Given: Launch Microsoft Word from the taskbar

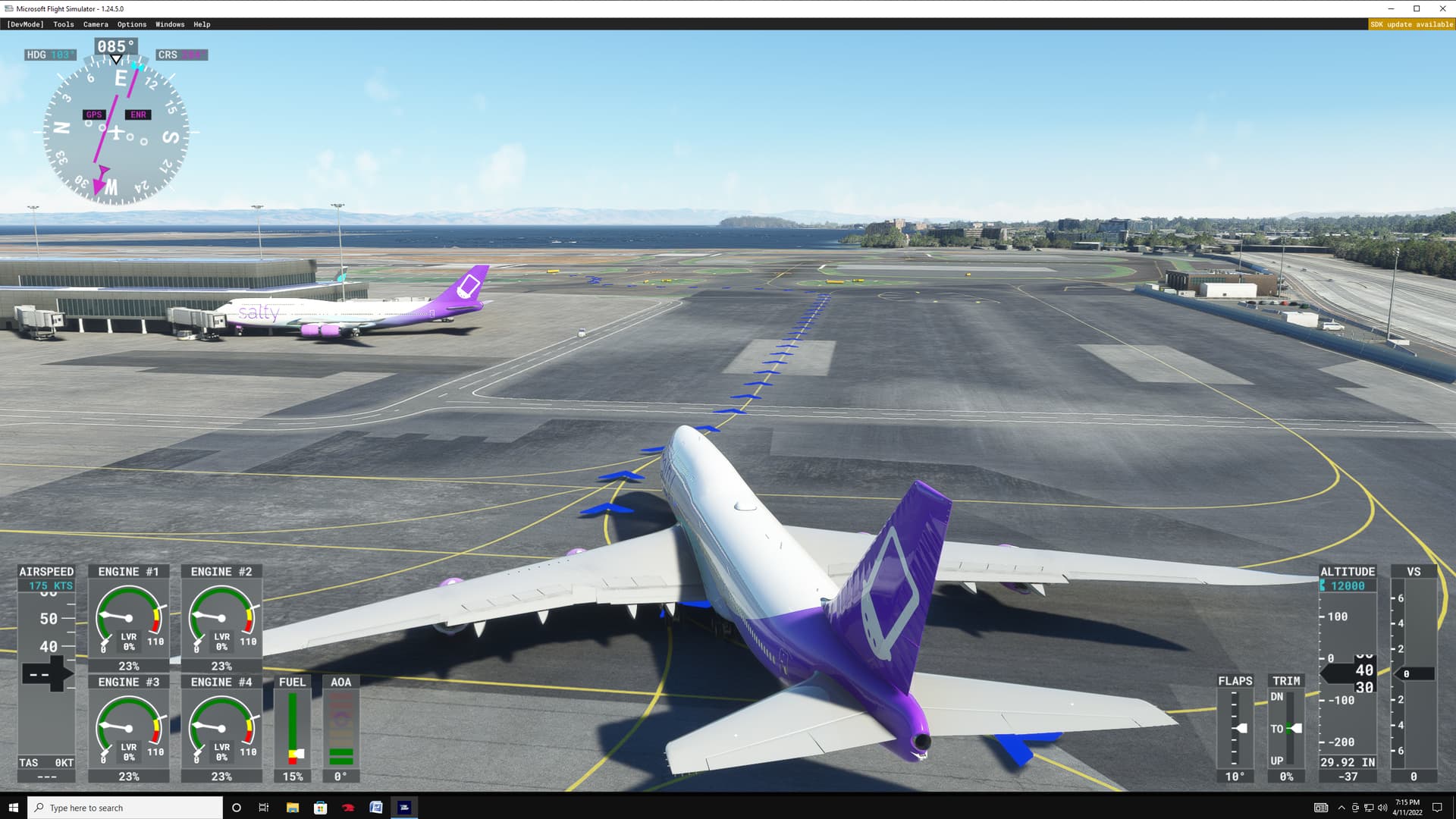Looking at the screenshot, I should (375, 807).
